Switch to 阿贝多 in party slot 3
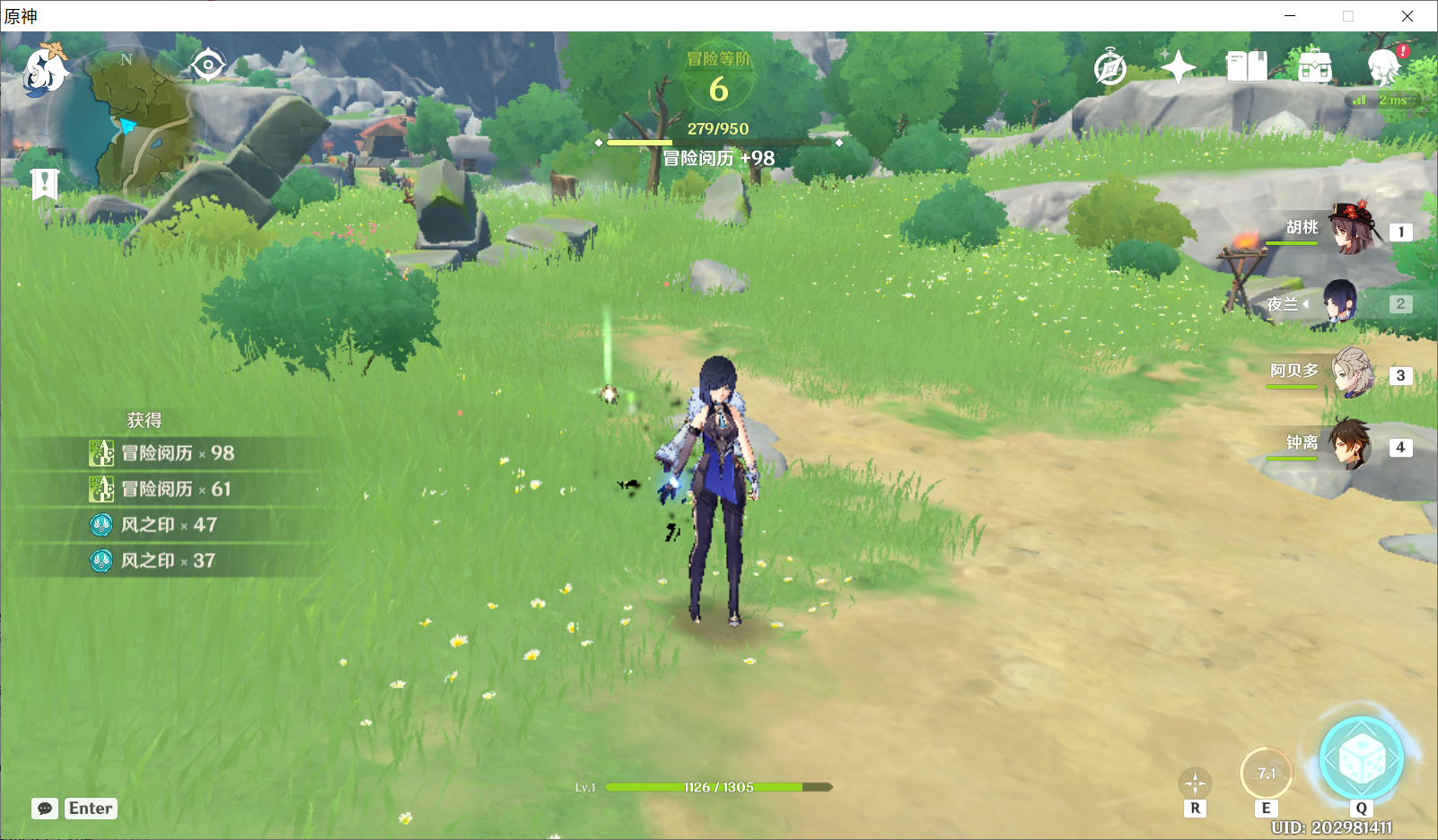Image resolution: width=1438 pixels, height=840 pixels. point(1351,374)
